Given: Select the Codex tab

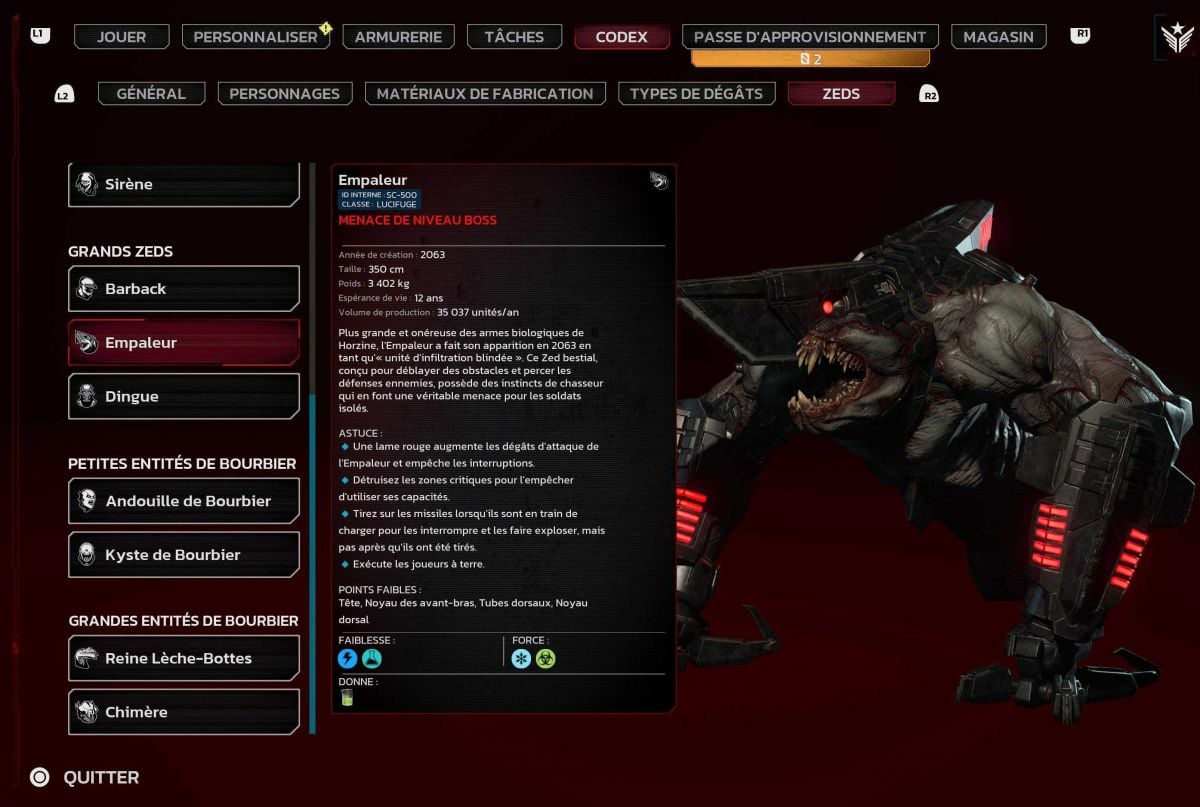Looking at the screenshot, I should click(x=621, y=37).
